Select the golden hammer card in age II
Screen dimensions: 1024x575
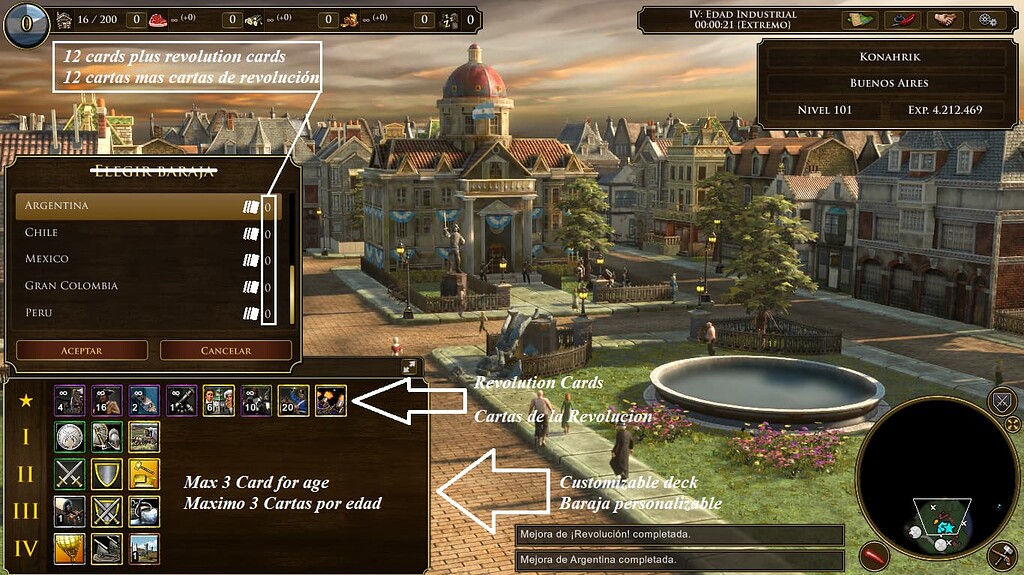144,474
